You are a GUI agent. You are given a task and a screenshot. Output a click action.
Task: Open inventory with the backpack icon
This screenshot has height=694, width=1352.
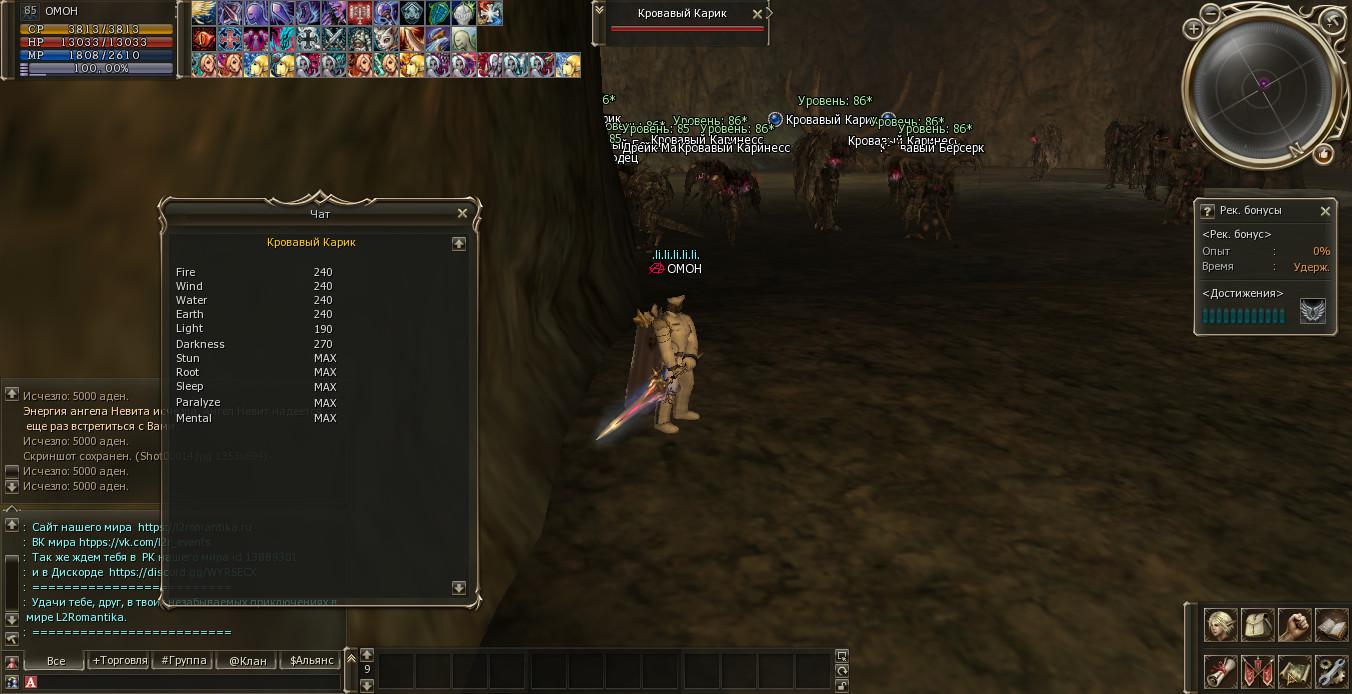point(1257,625)
